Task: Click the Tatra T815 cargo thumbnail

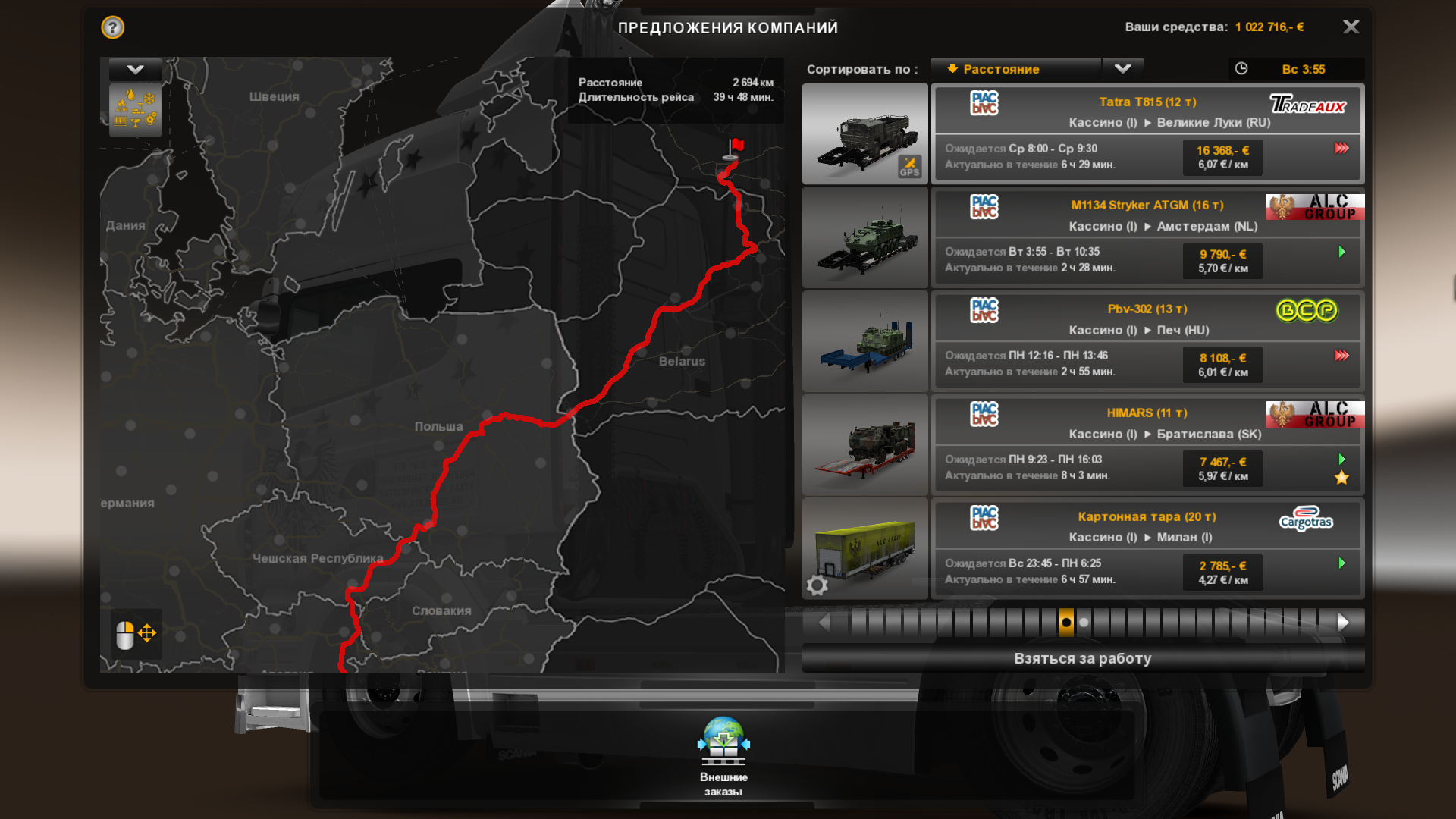Action: (865, 133)
